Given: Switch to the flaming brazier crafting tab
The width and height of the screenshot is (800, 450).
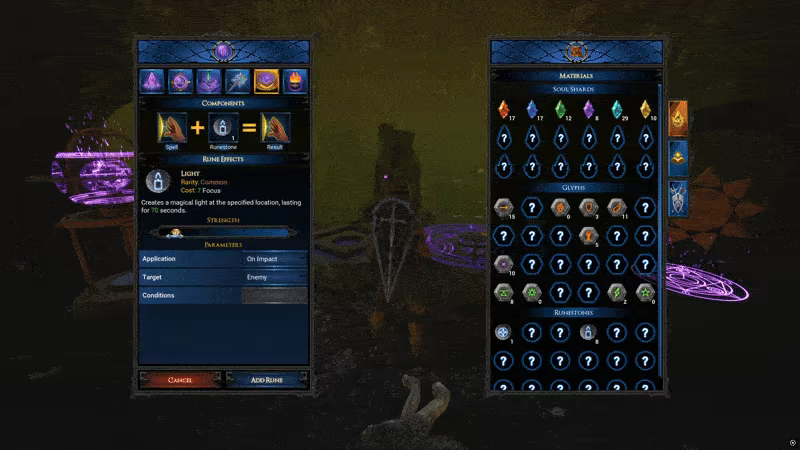Looking at the screenshot, I should point(296,81).
